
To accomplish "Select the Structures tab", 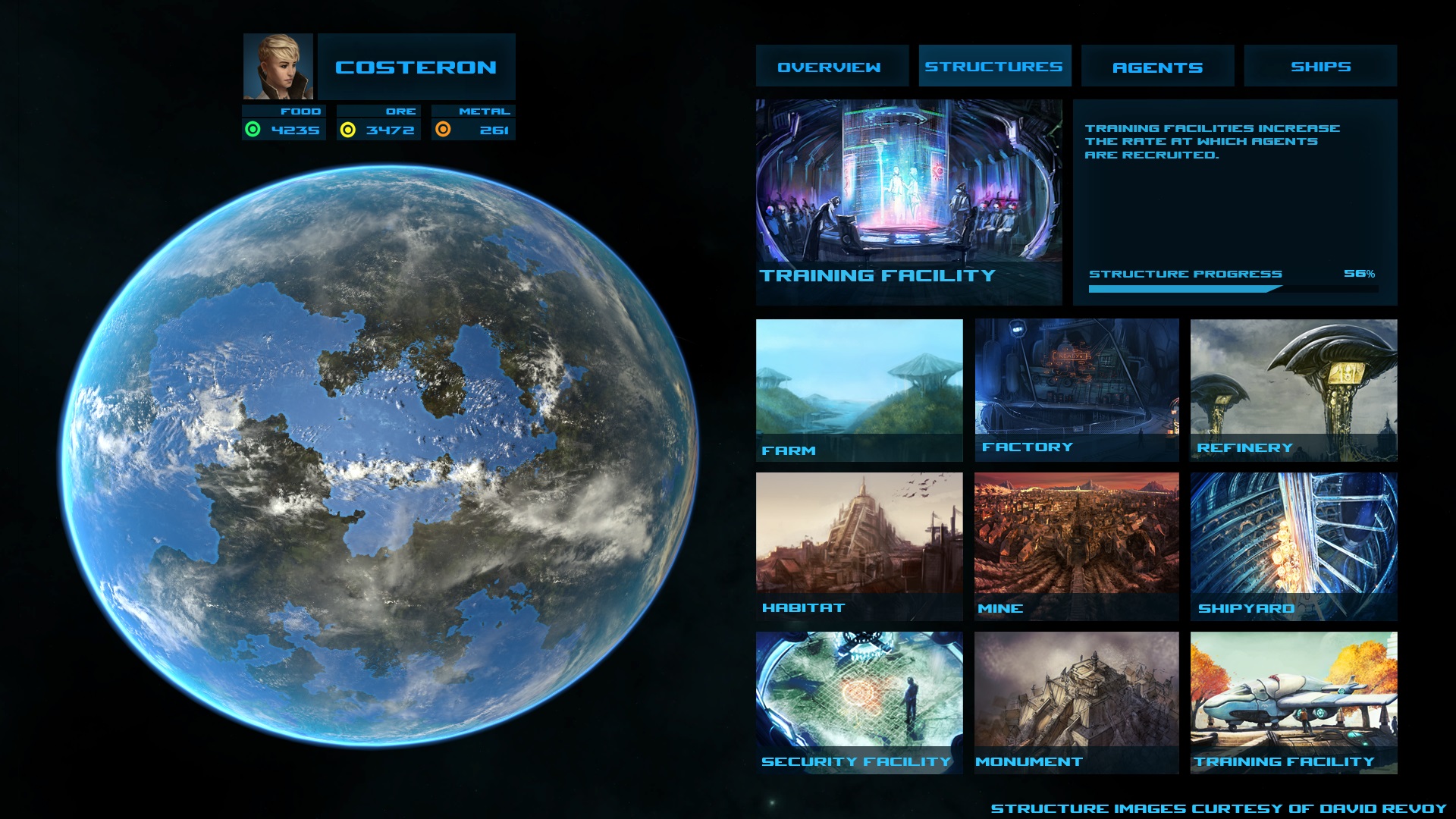I will pyautogui.click(x=994, y=66).
